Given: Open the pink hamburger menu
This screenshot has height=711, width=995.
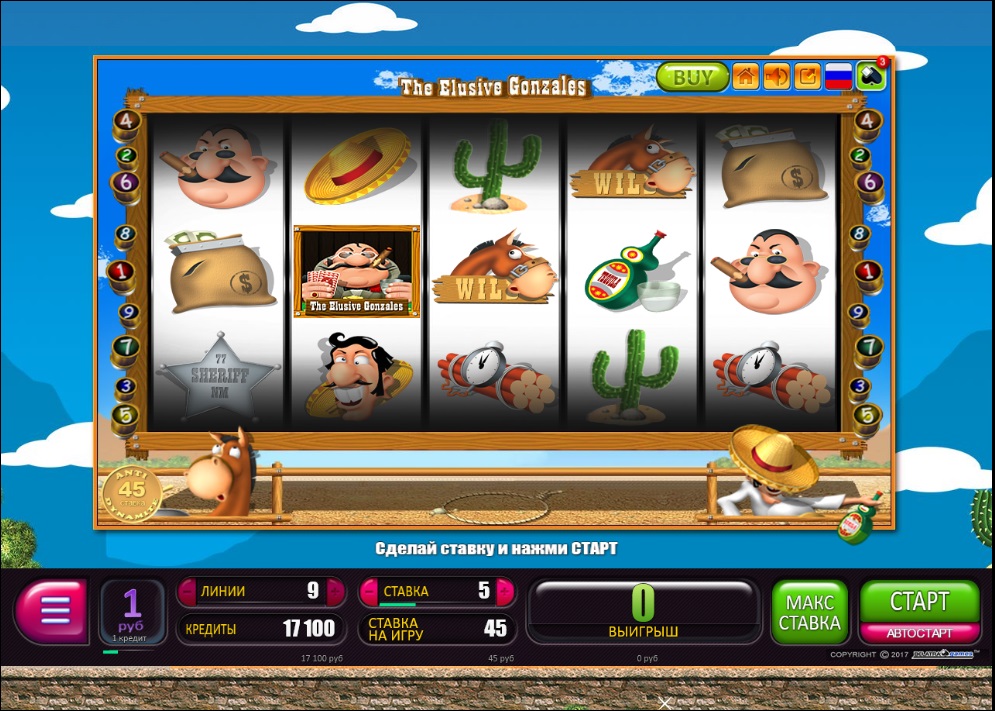Looking at the screenshot, I should [52, 610].
